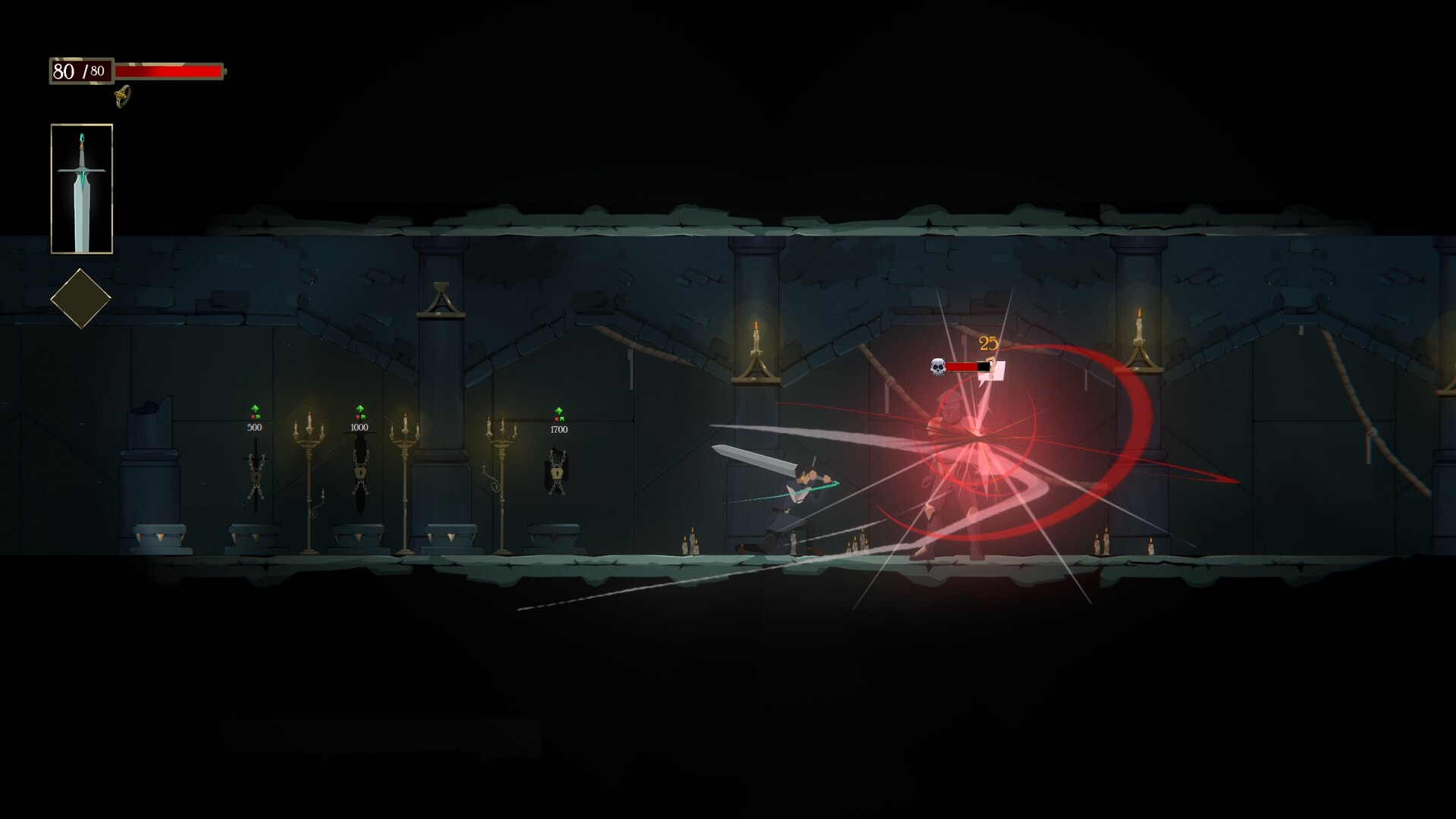
Task: Click the 500 price label
Action: [x=255, y=427]
